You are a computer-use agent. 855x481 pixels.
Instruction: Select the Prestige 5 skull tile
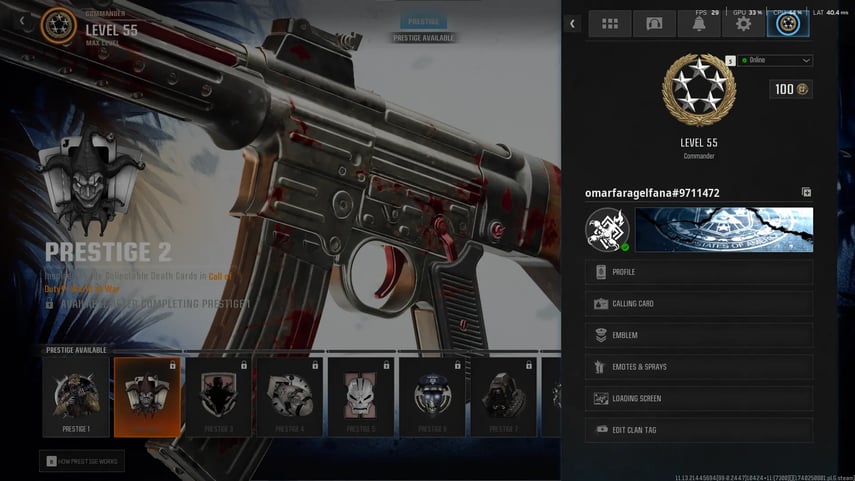click(361, 397)
